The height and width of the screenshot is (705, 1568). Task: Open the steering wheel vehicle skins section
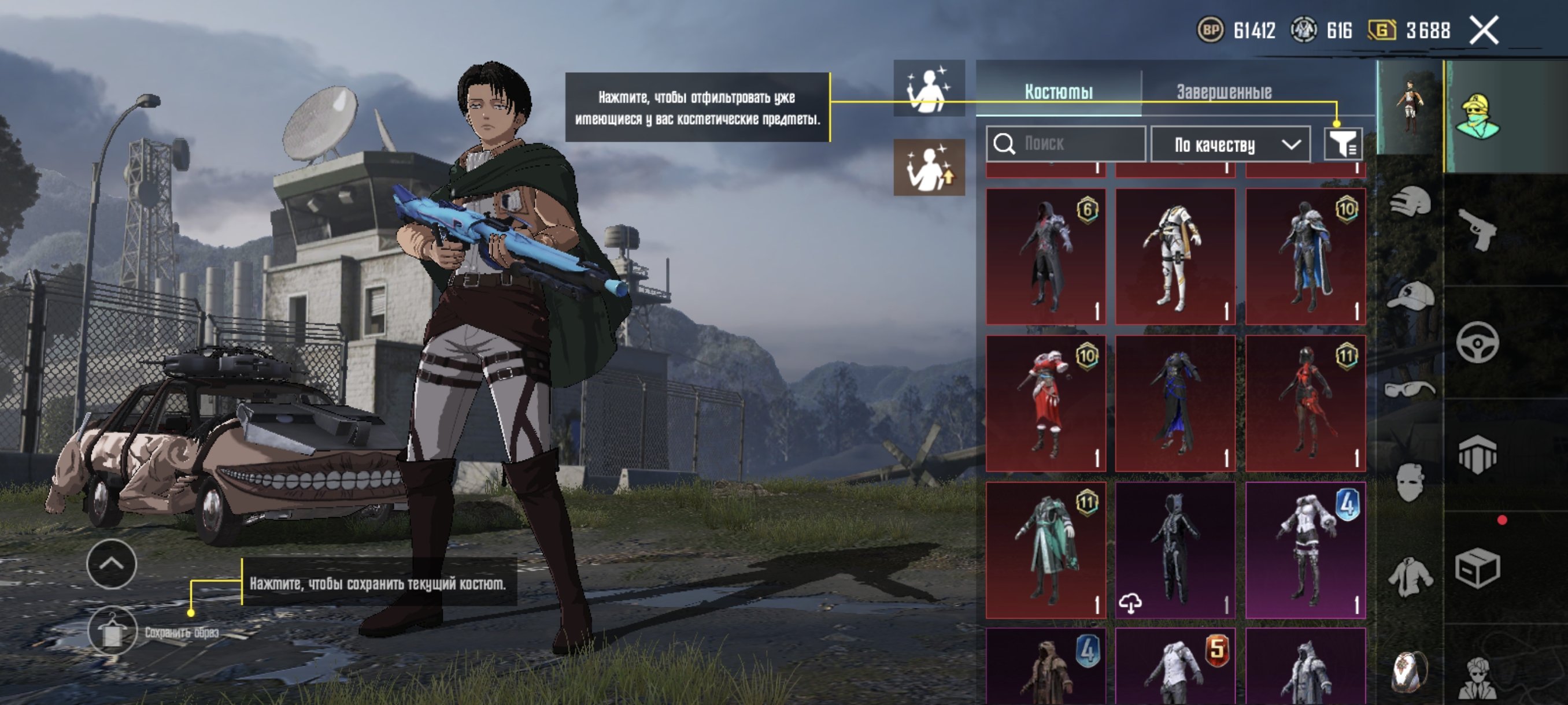(1477, 343)
